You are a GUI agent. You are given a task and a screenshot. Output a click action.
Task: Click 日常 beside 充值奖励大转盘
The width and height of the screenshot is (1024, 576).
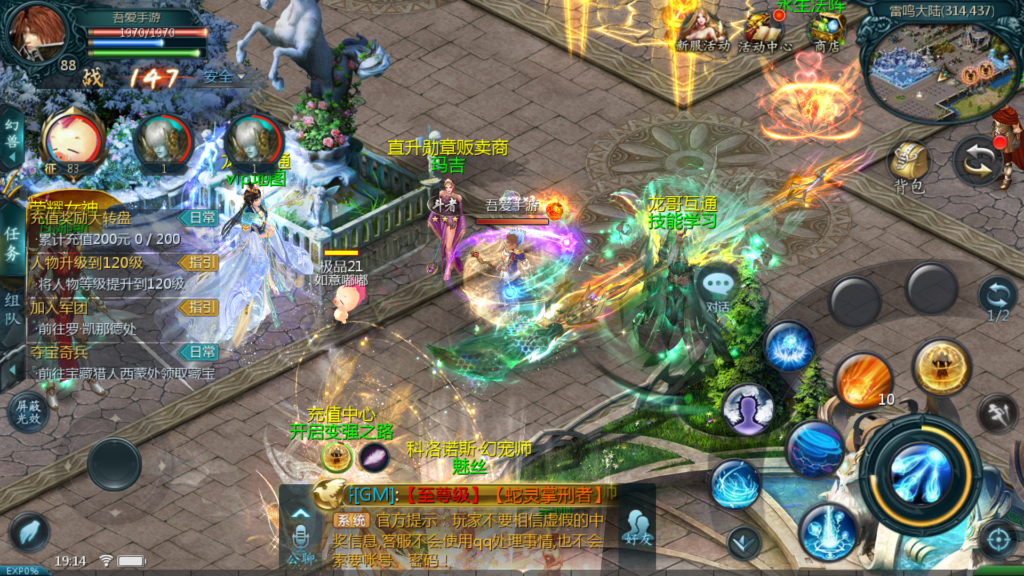[202, 217]
